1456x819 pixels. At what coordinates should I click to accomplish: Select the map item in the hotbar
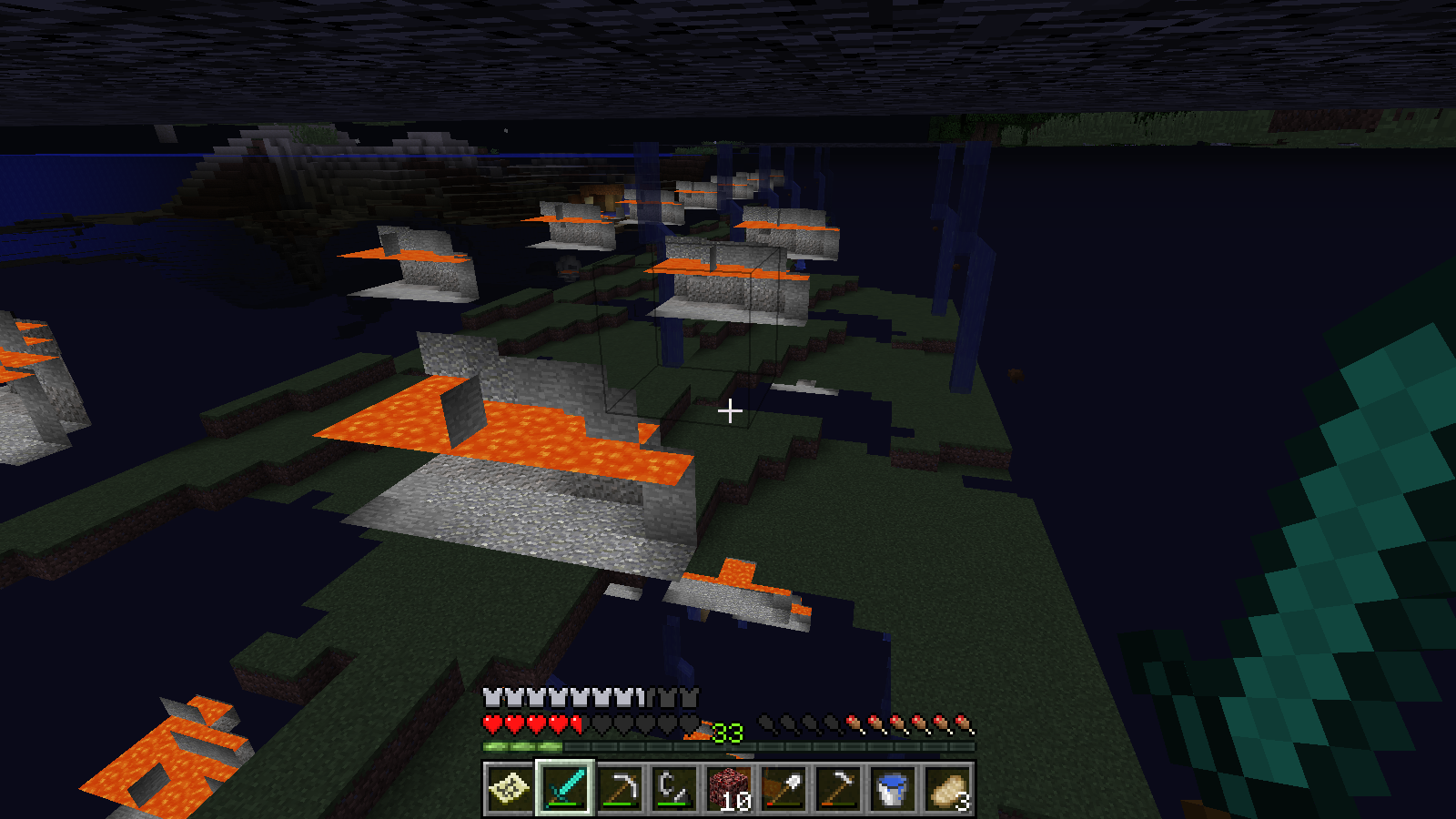(510, 788)
